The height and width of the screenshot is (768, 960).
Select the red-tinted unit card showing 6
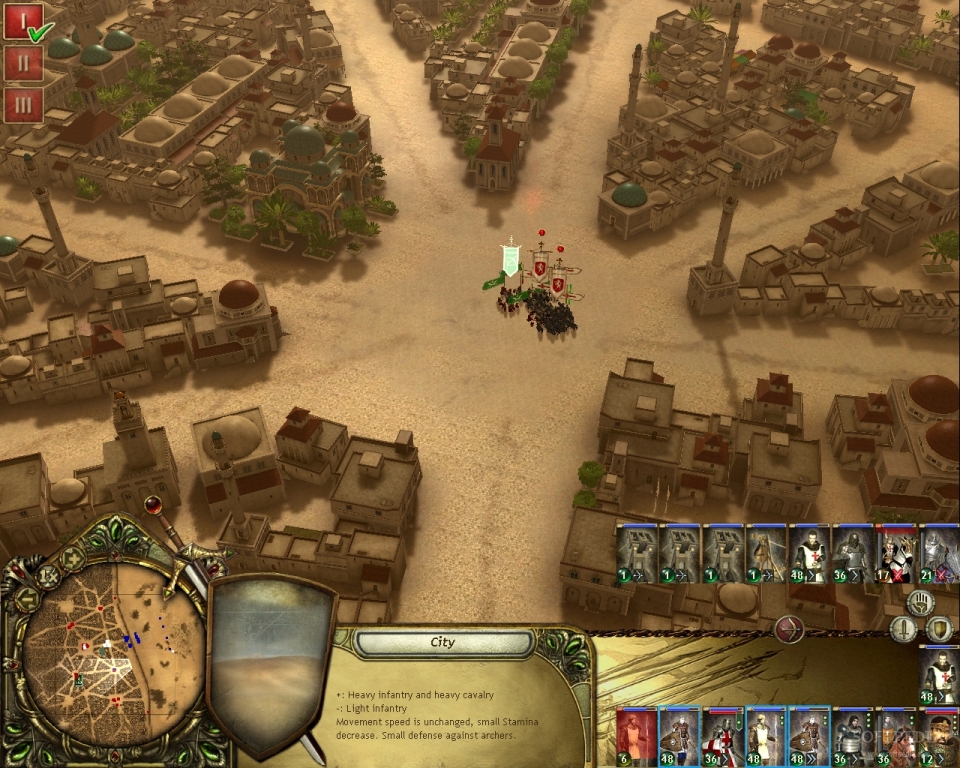[636, 737]
